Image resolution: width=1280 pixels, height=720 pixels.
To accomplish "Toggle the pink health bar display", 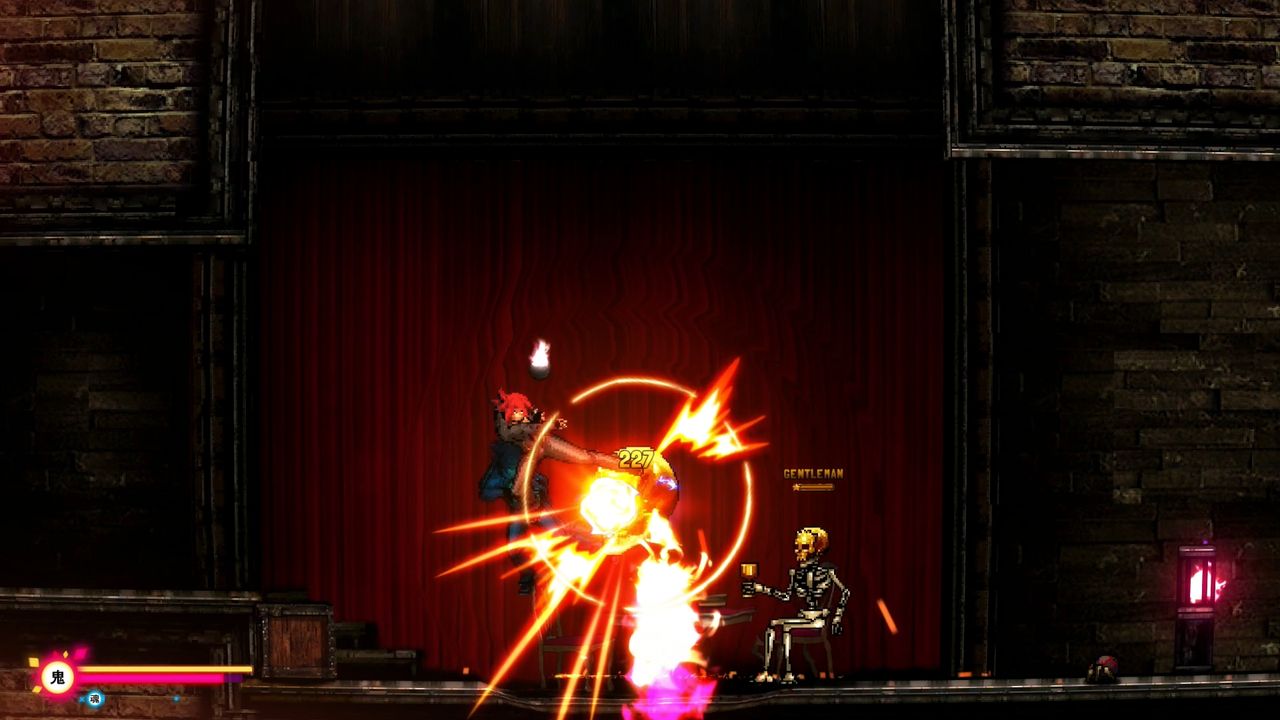I will pyautogui.click(x=150, y=678).
